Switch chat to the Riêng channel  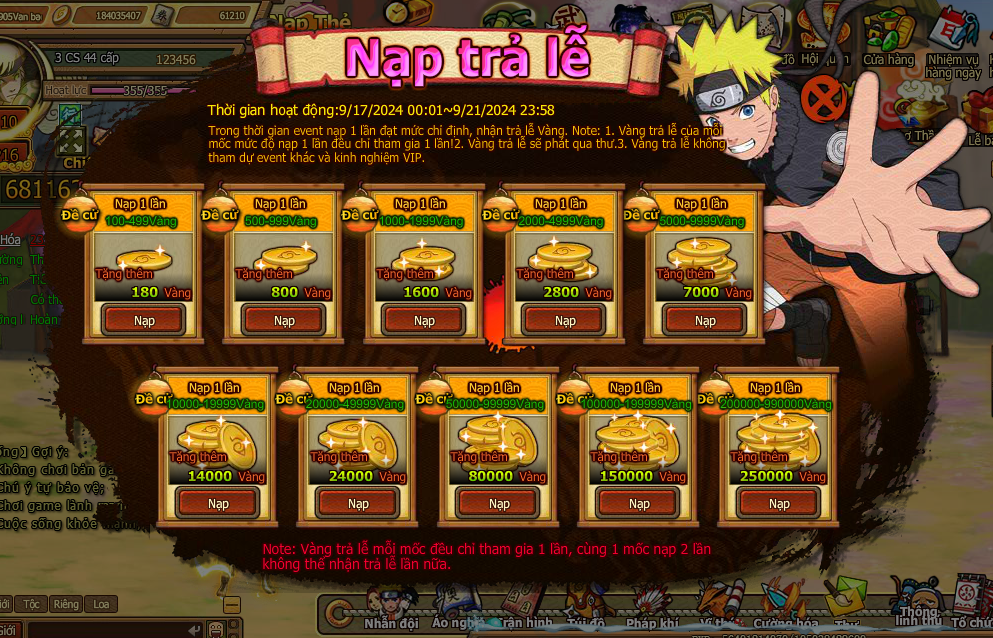coord(66,604)
